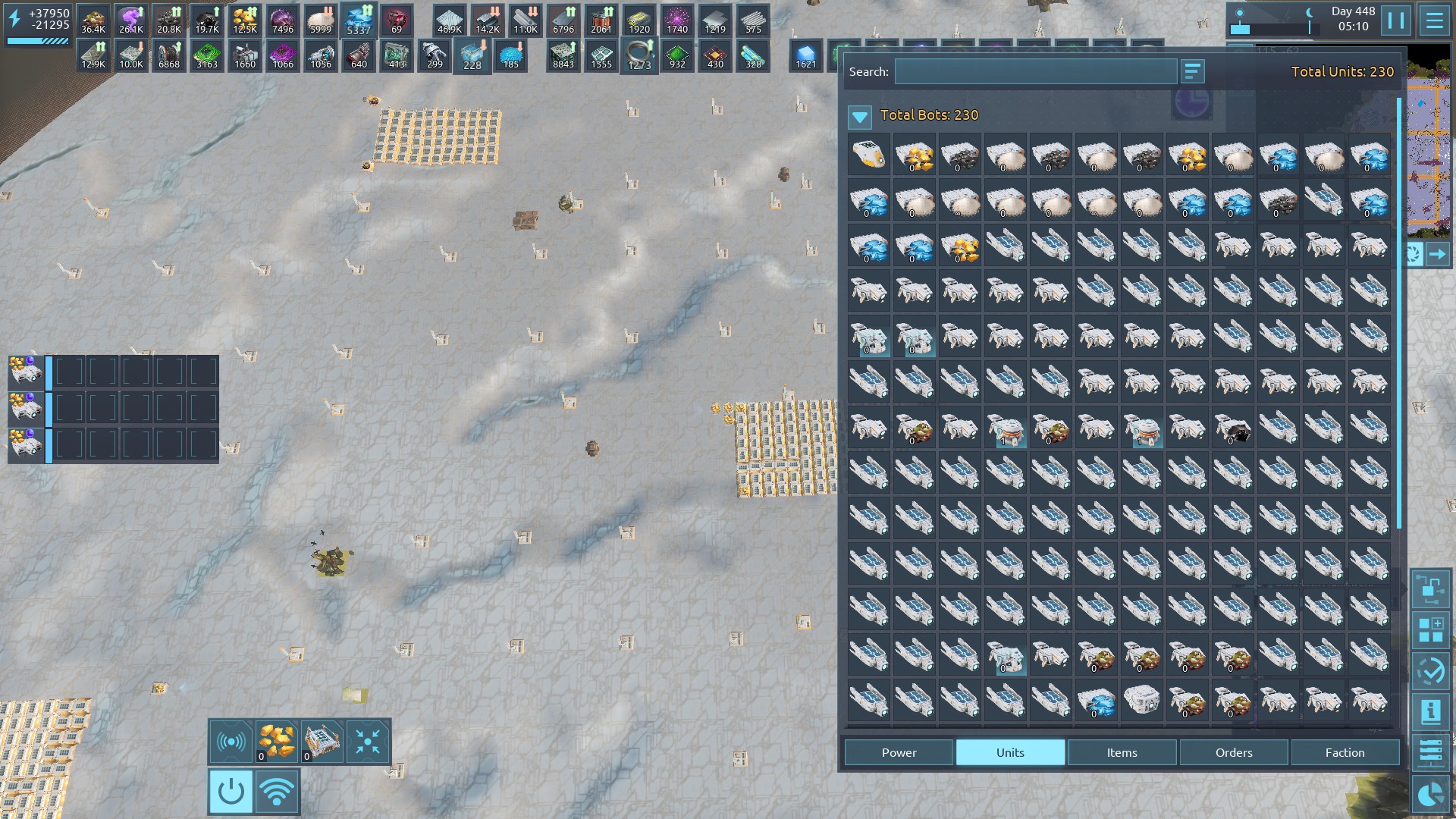Focus the unit Search field

click(x=1035, y=72)
